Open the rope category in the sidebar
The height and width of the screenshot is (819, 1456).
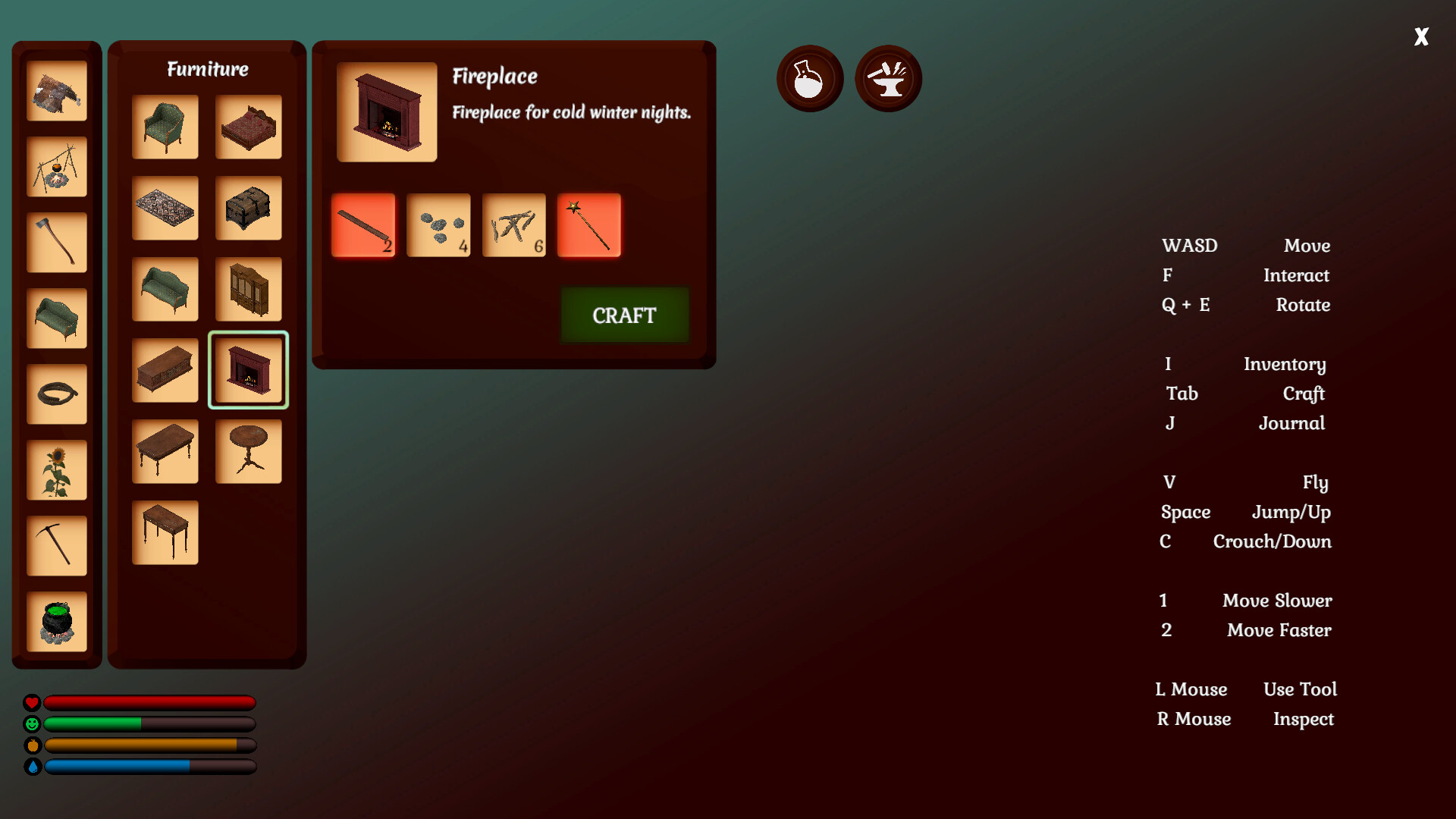point(56,394)
